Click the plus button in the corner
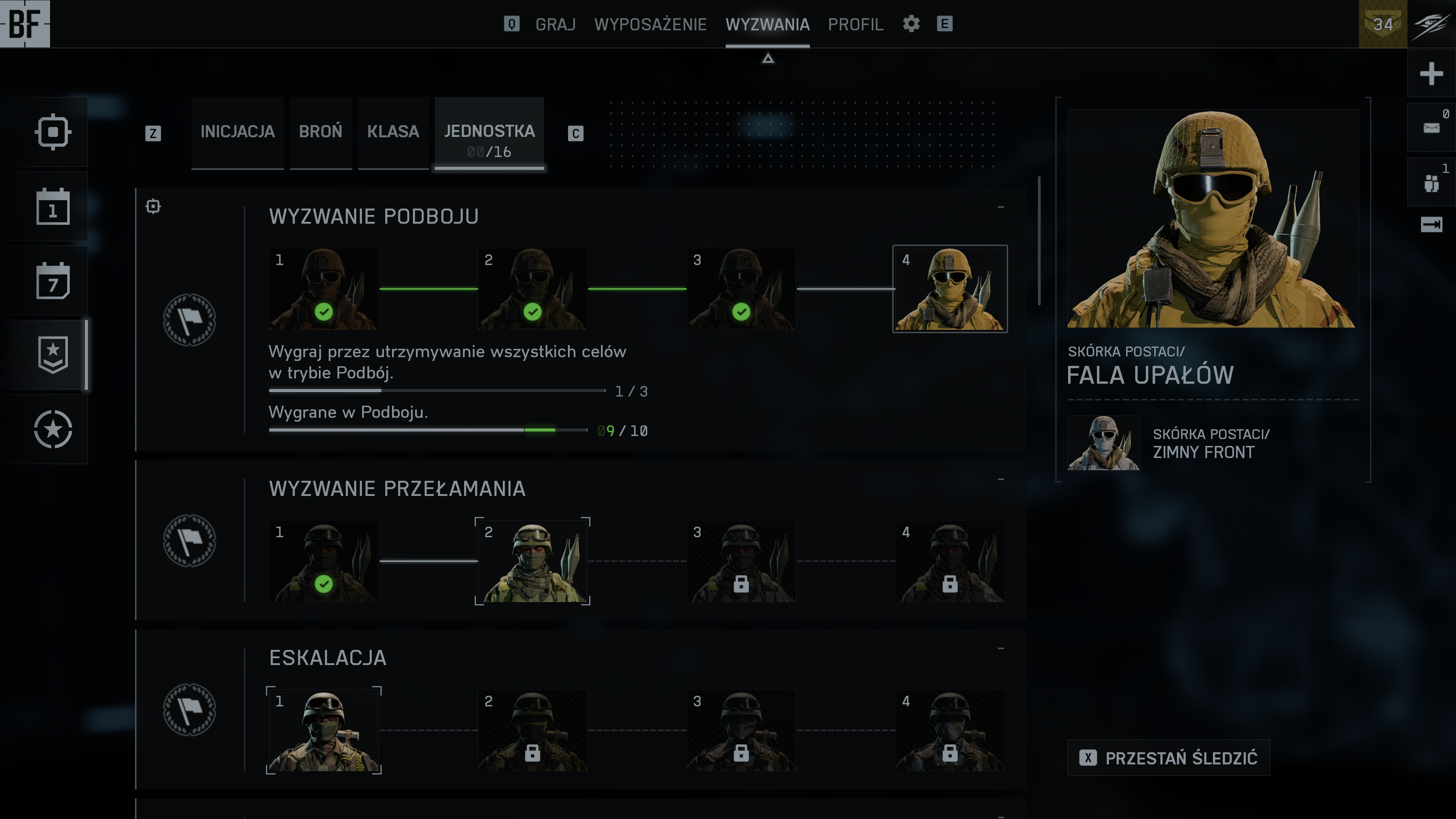 coord(1431,74)
